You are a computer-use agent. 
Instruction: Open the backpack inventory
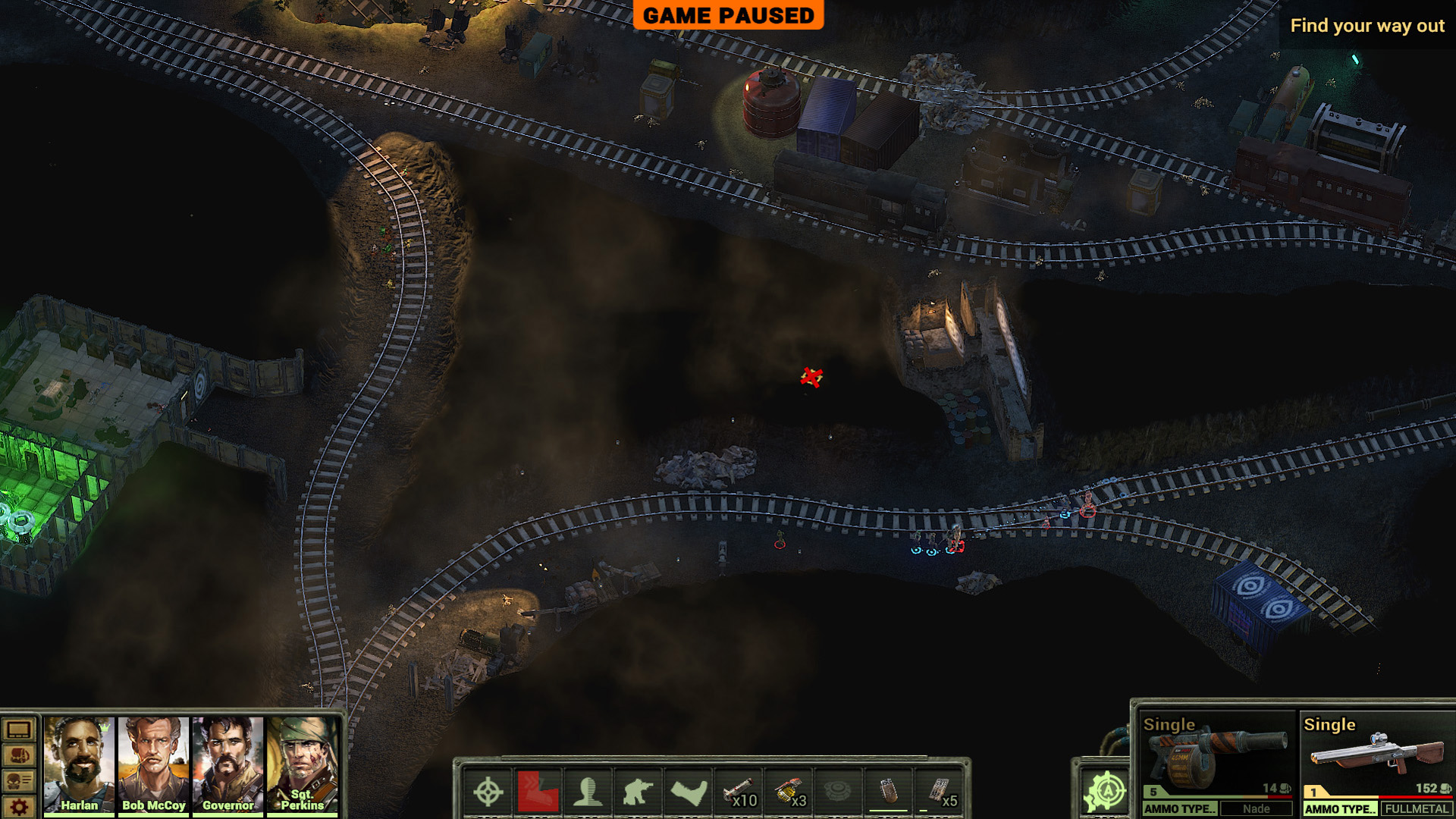click(19, 756)
